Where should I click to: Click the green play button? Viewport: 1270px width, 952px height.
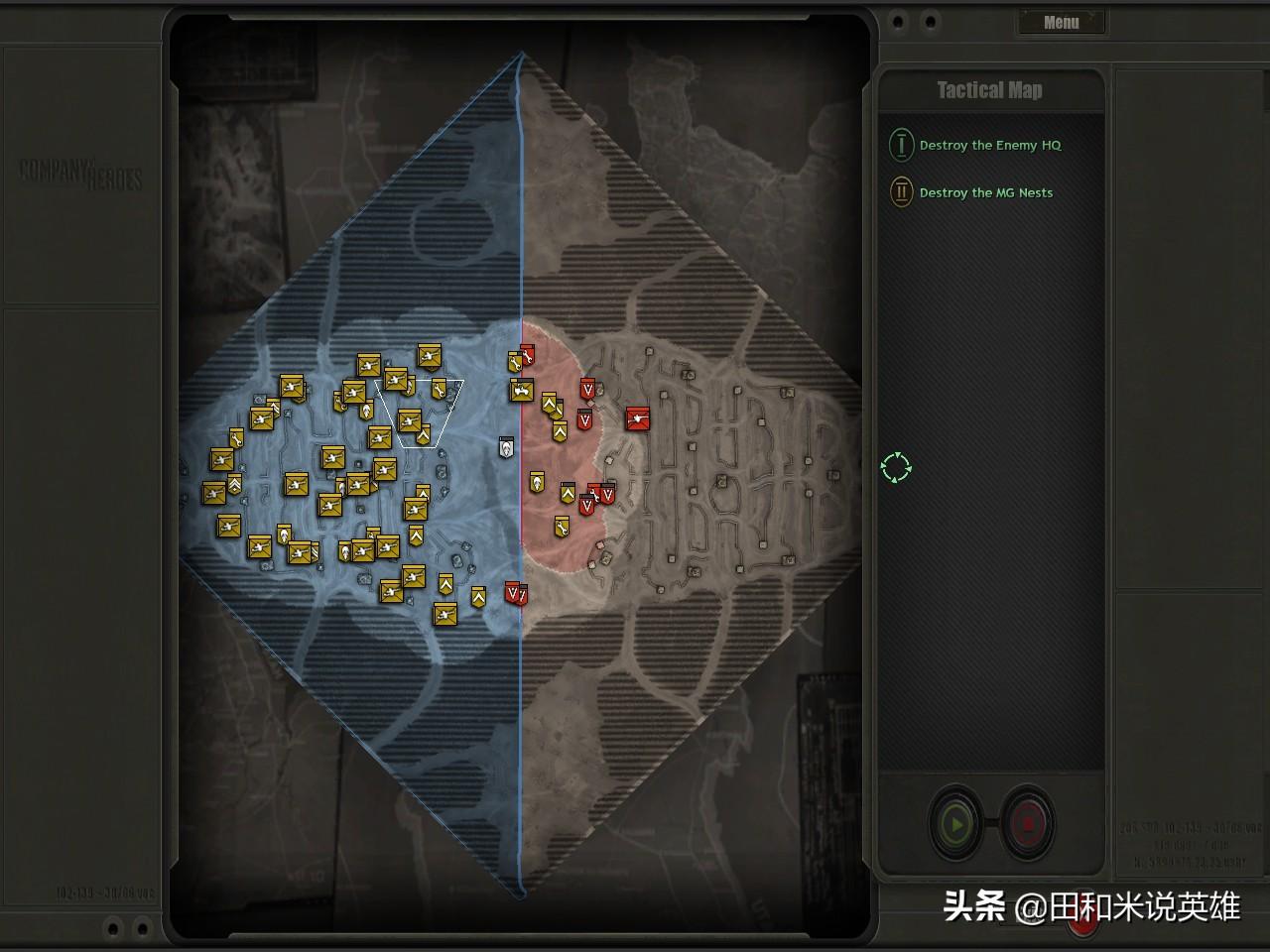pos(956,823)
